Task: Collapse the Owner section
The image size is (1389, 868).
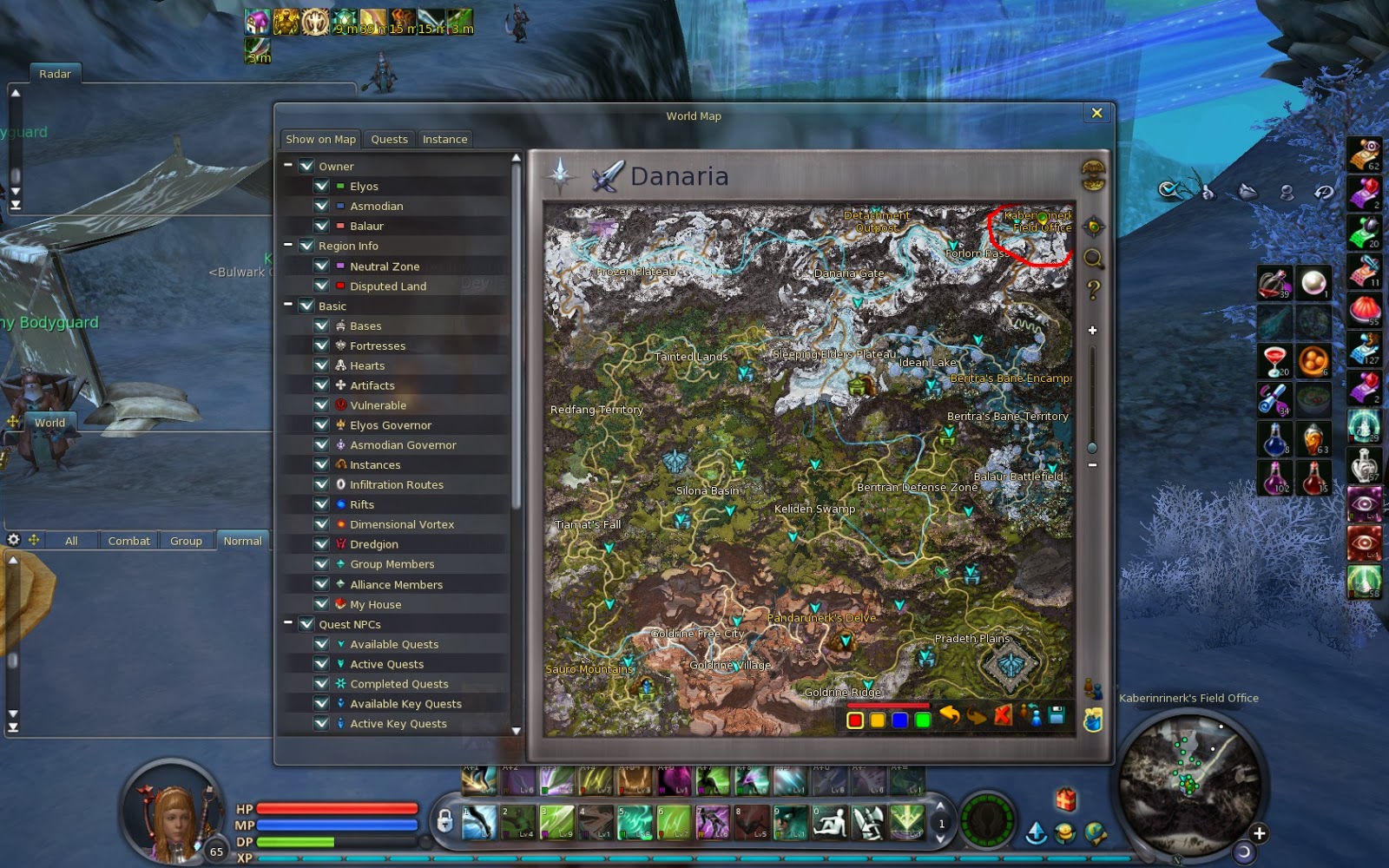Action: [x=289, y=166]
